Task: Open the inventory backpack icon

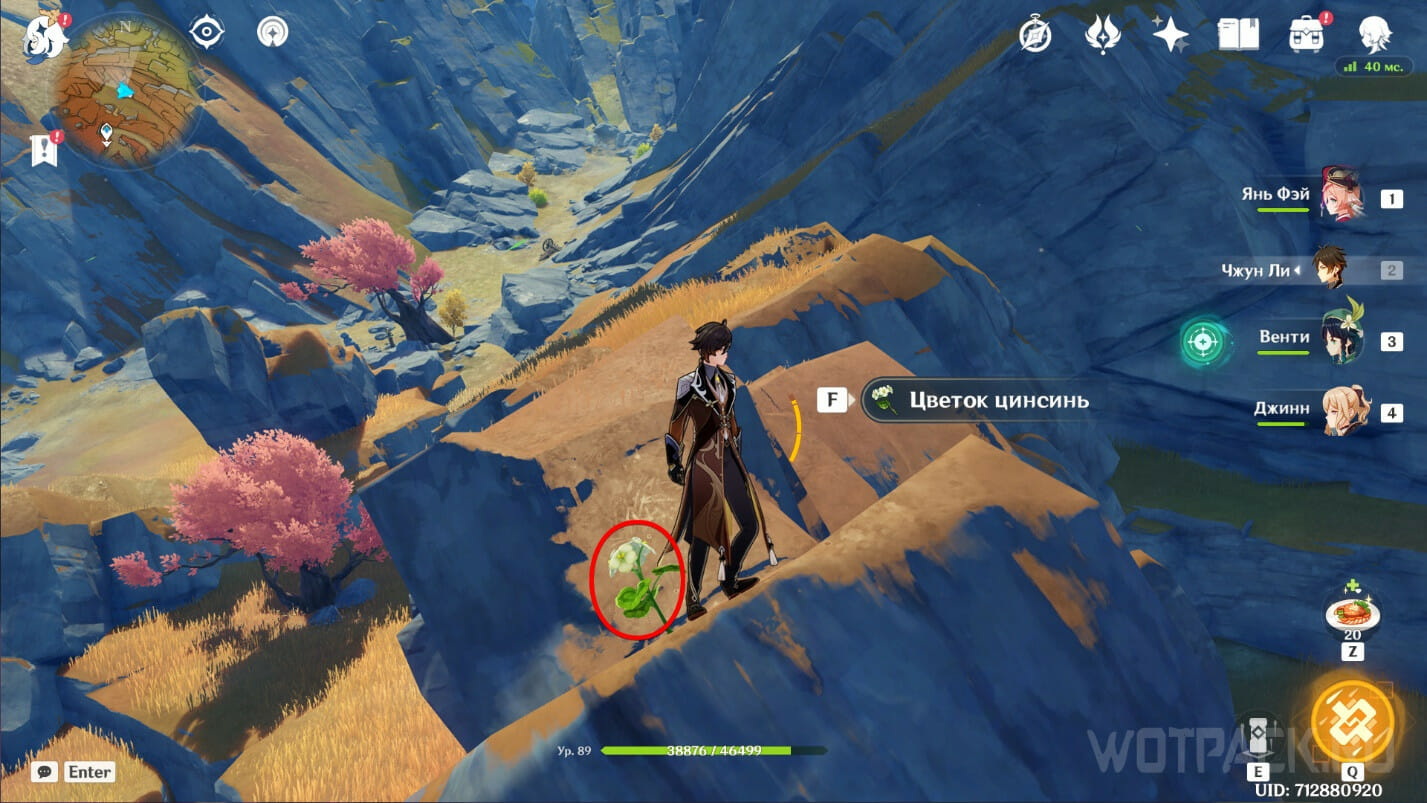Action: [1306, 35]
